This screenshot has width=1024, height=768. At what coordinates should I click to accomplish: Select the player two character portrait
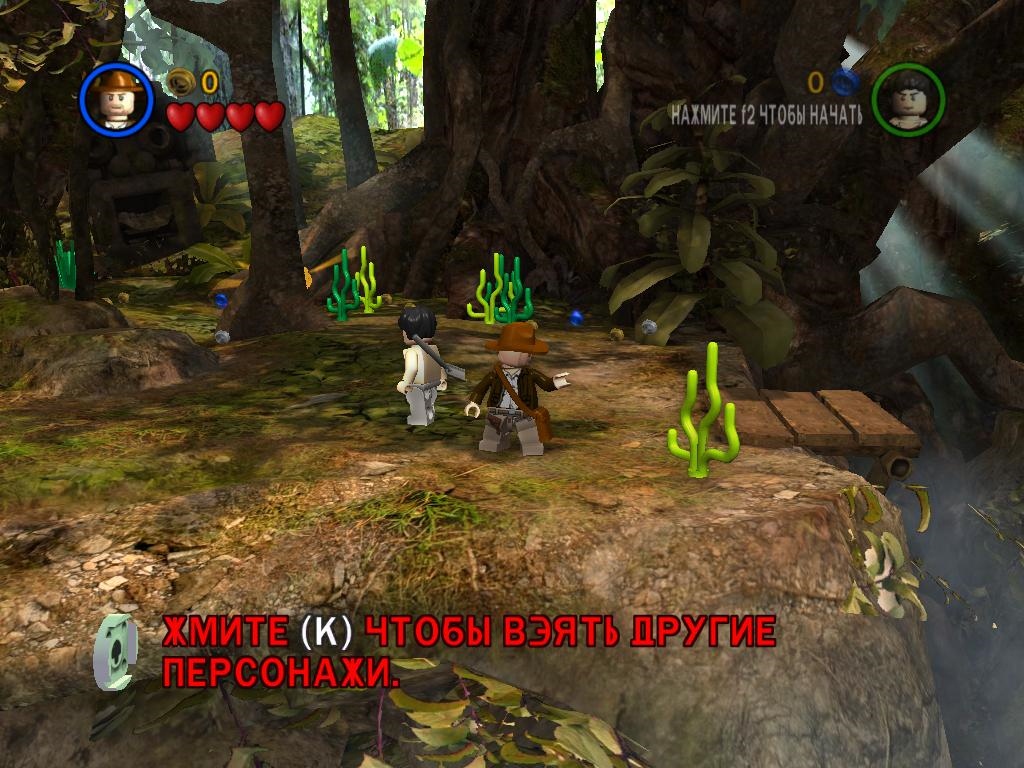click(x=908, y=99)
